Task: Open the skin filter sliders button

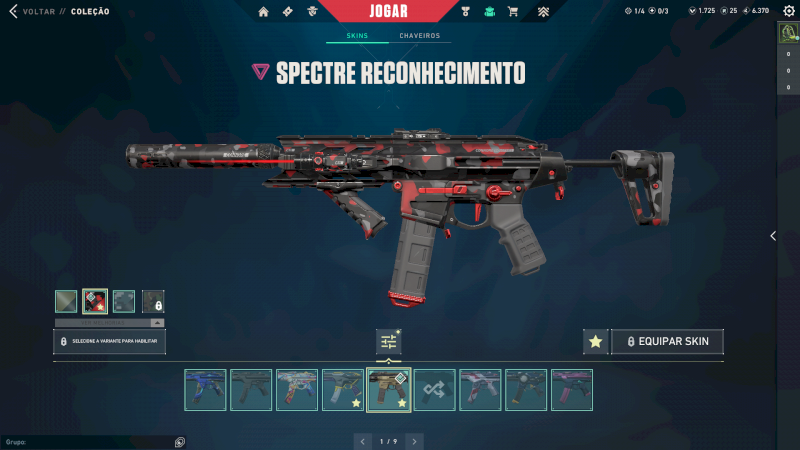Action: click(388, 342)
